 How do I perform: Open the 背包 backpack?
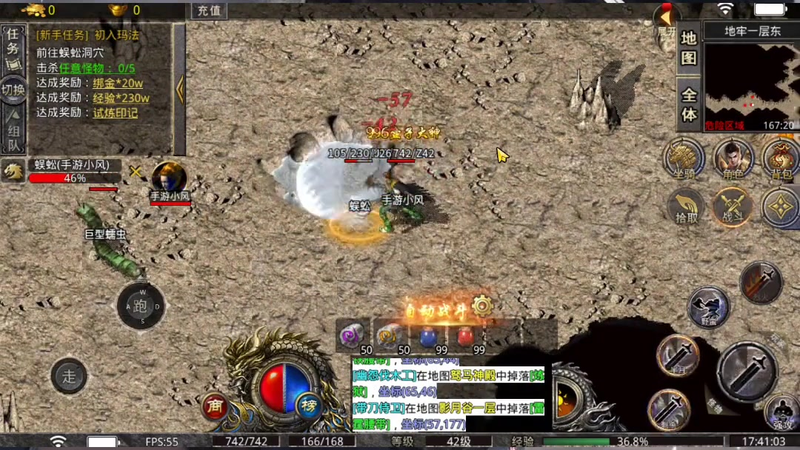click(x=780, y=158)
